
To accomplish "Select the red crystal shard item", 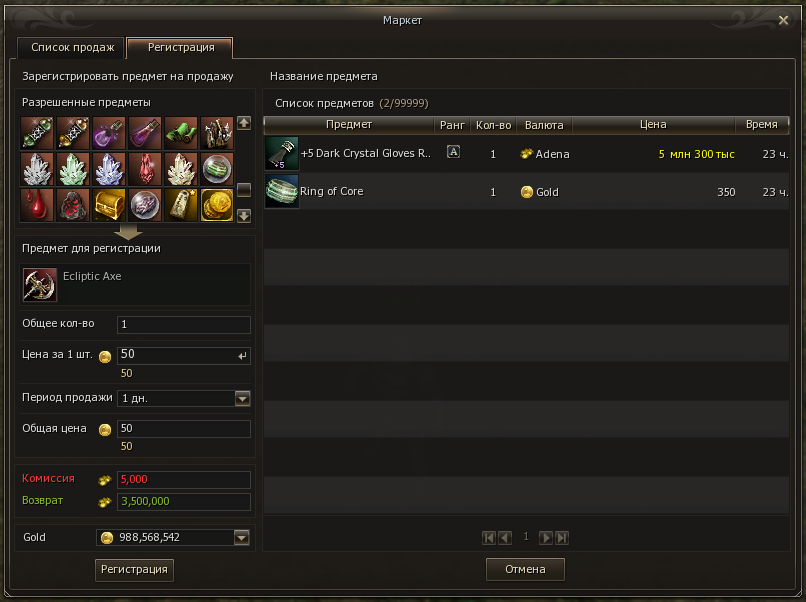I will [x=145, y=168].
